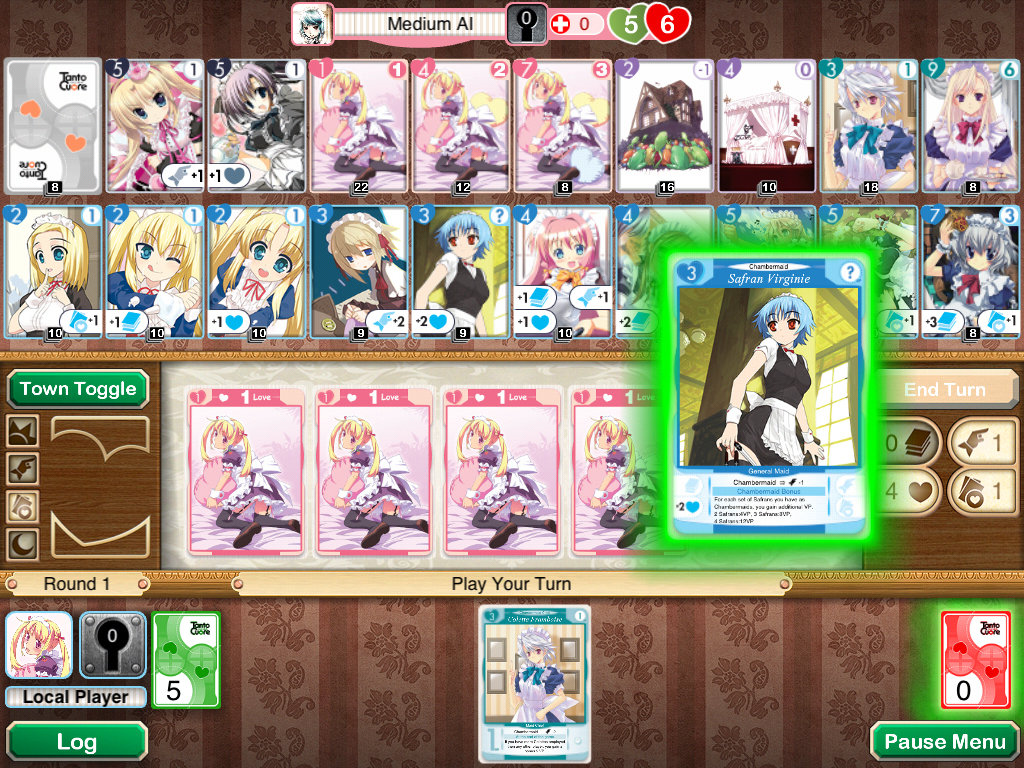1024x768 pixels.
Task: Click the Local Player avatar portrait
Action: click(39, 646)
